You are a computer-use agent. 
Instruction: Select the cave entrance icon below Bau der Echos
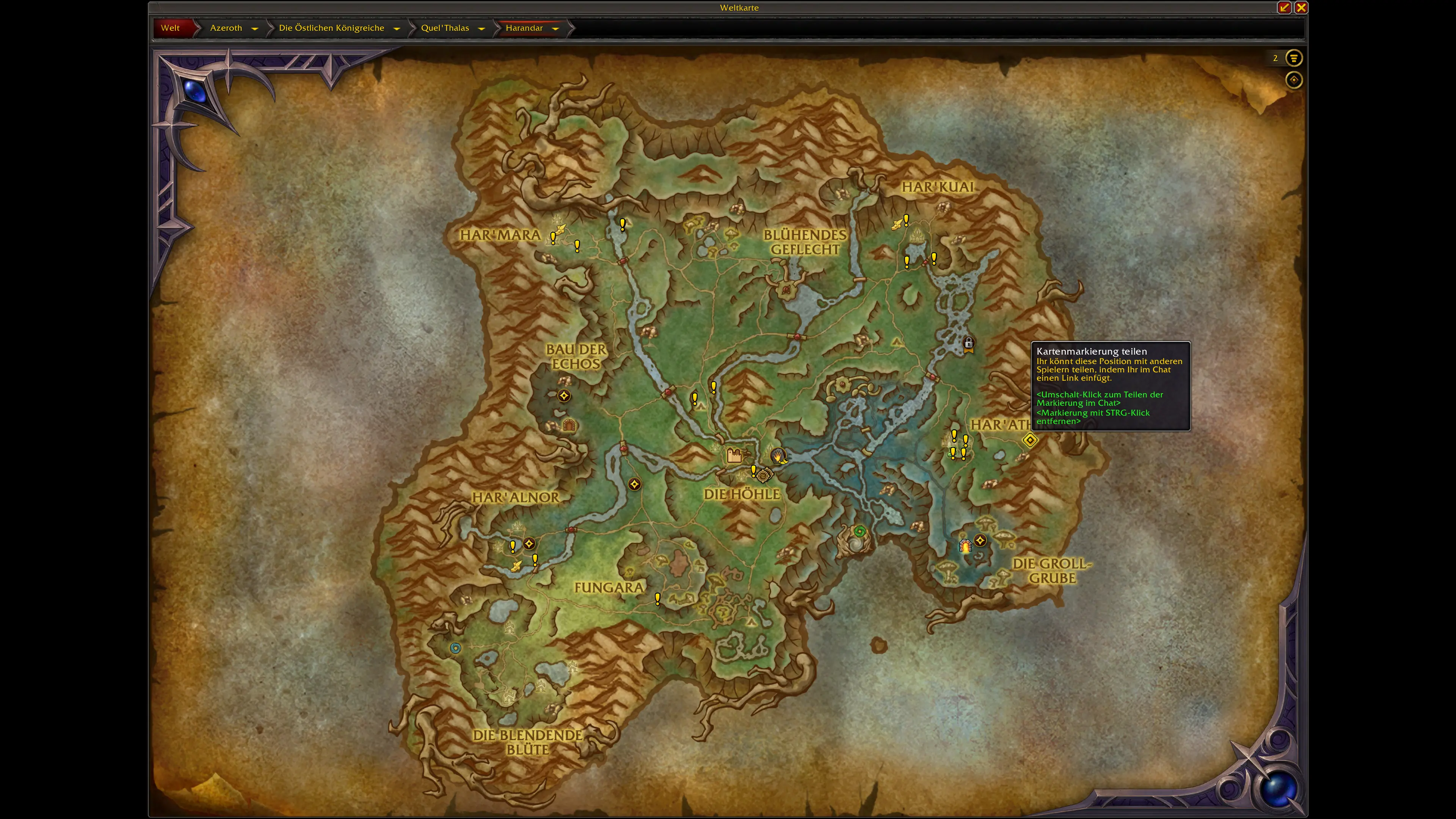click(x=569, y=425)
